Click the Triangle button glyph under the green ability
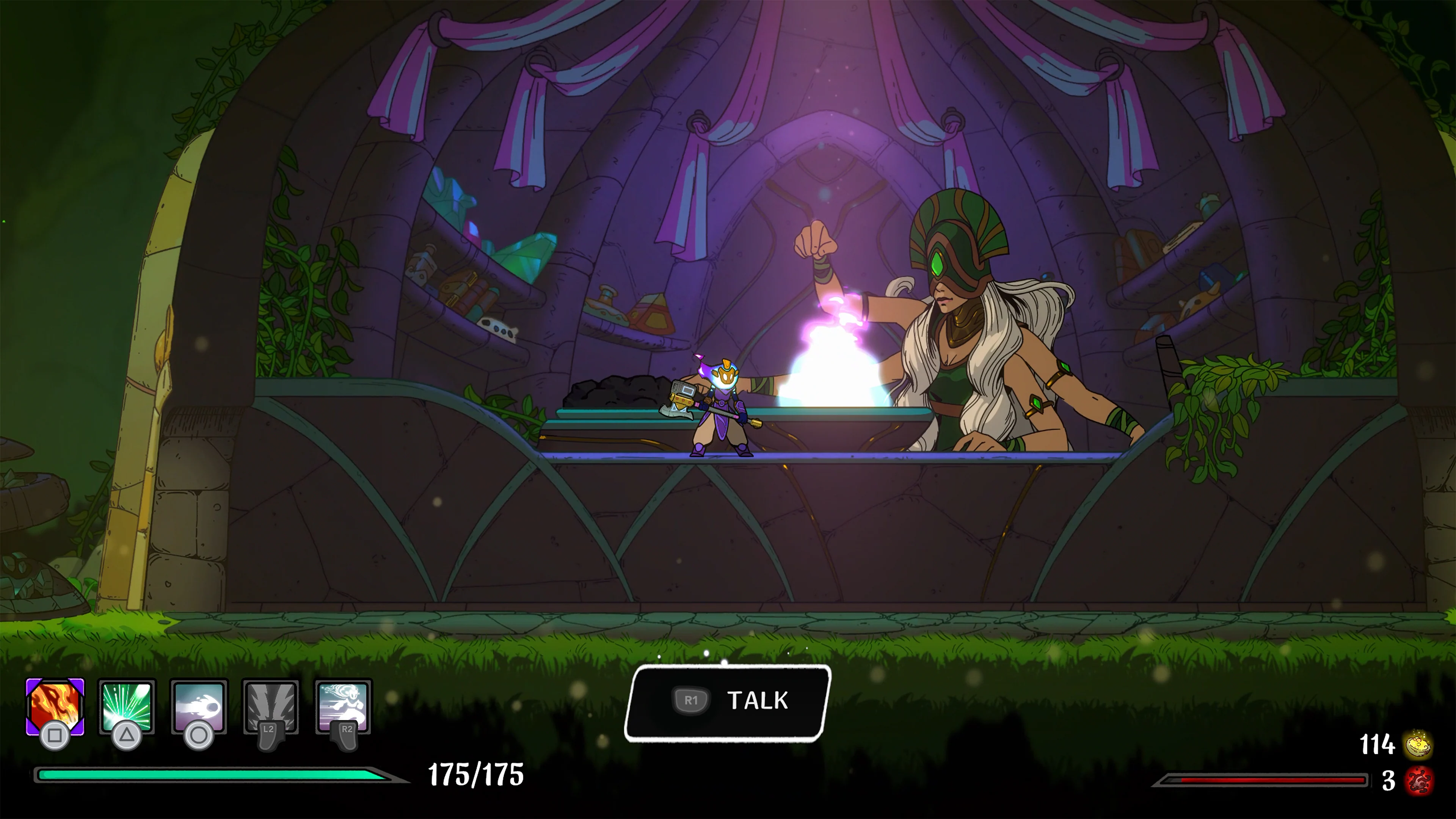 127,735
